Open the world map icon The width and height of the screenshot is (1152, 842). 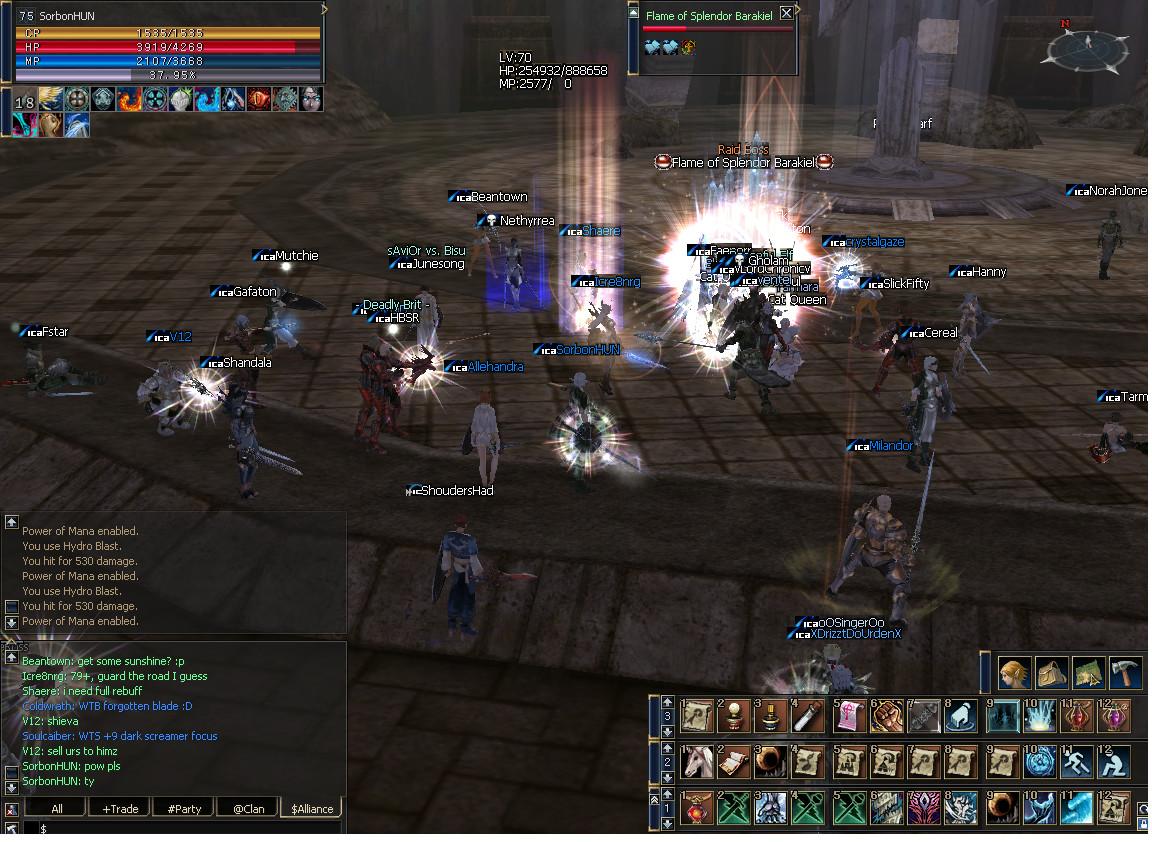(1088, 673)
